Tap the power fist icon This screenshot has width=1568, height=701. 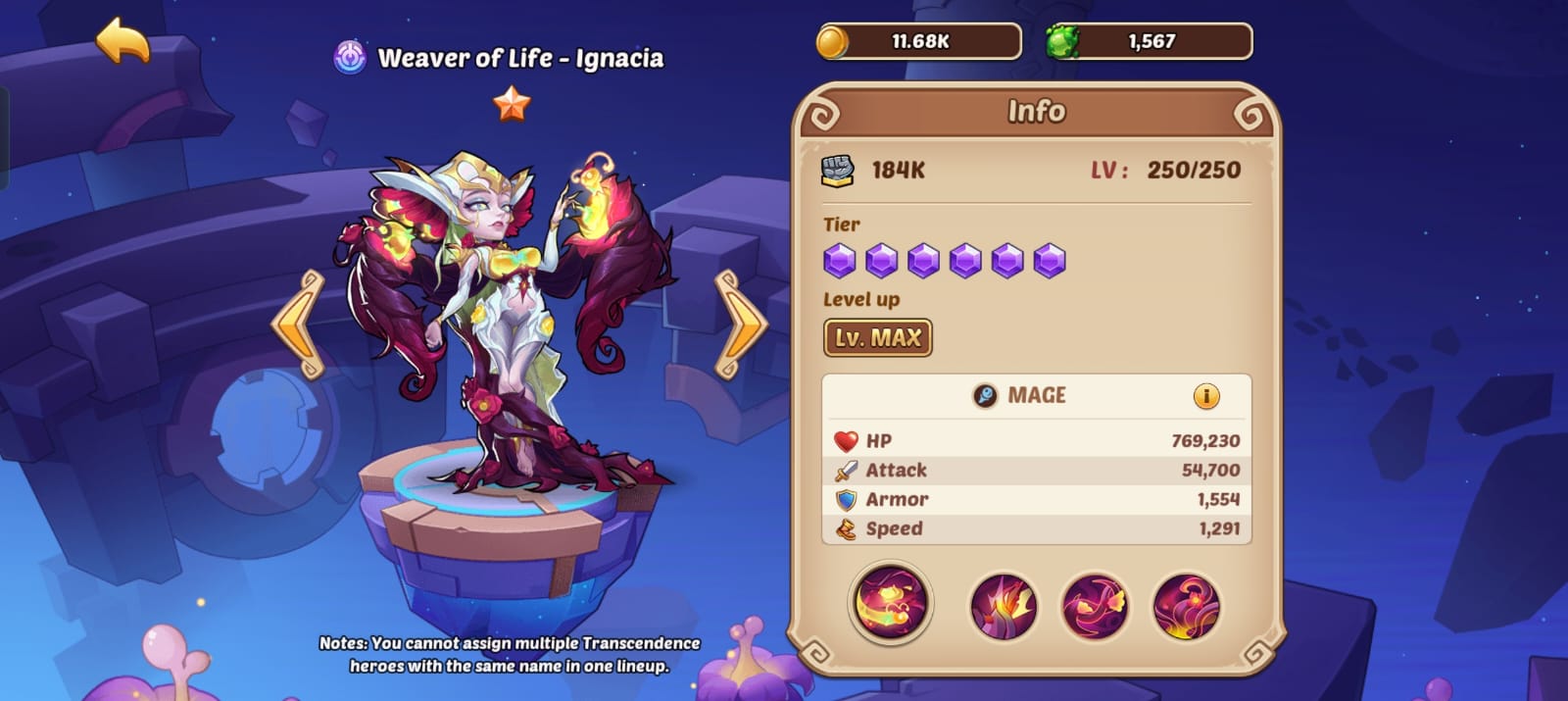838,171
